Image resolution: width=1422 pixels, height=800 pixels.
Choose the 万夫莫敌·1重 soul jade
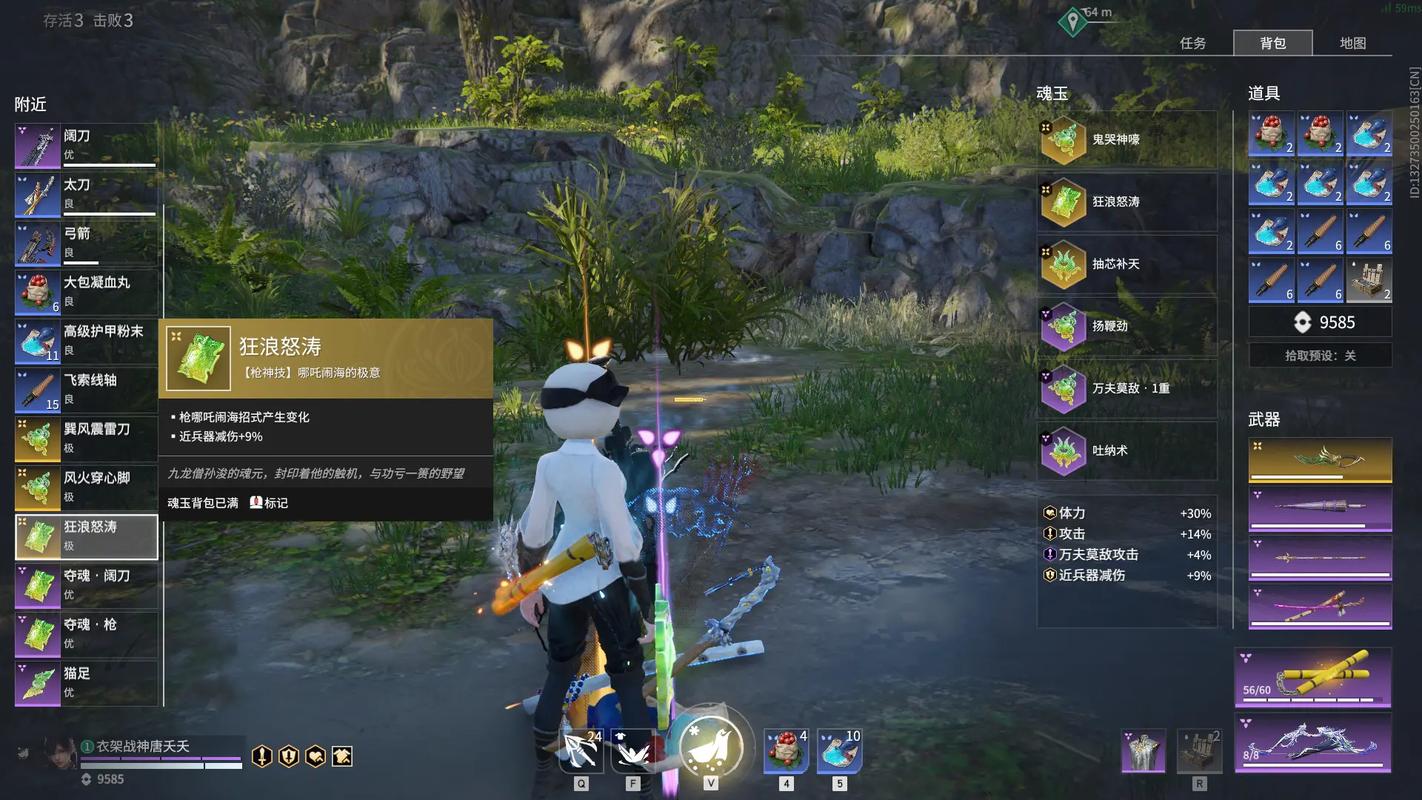coord(1127,388)
